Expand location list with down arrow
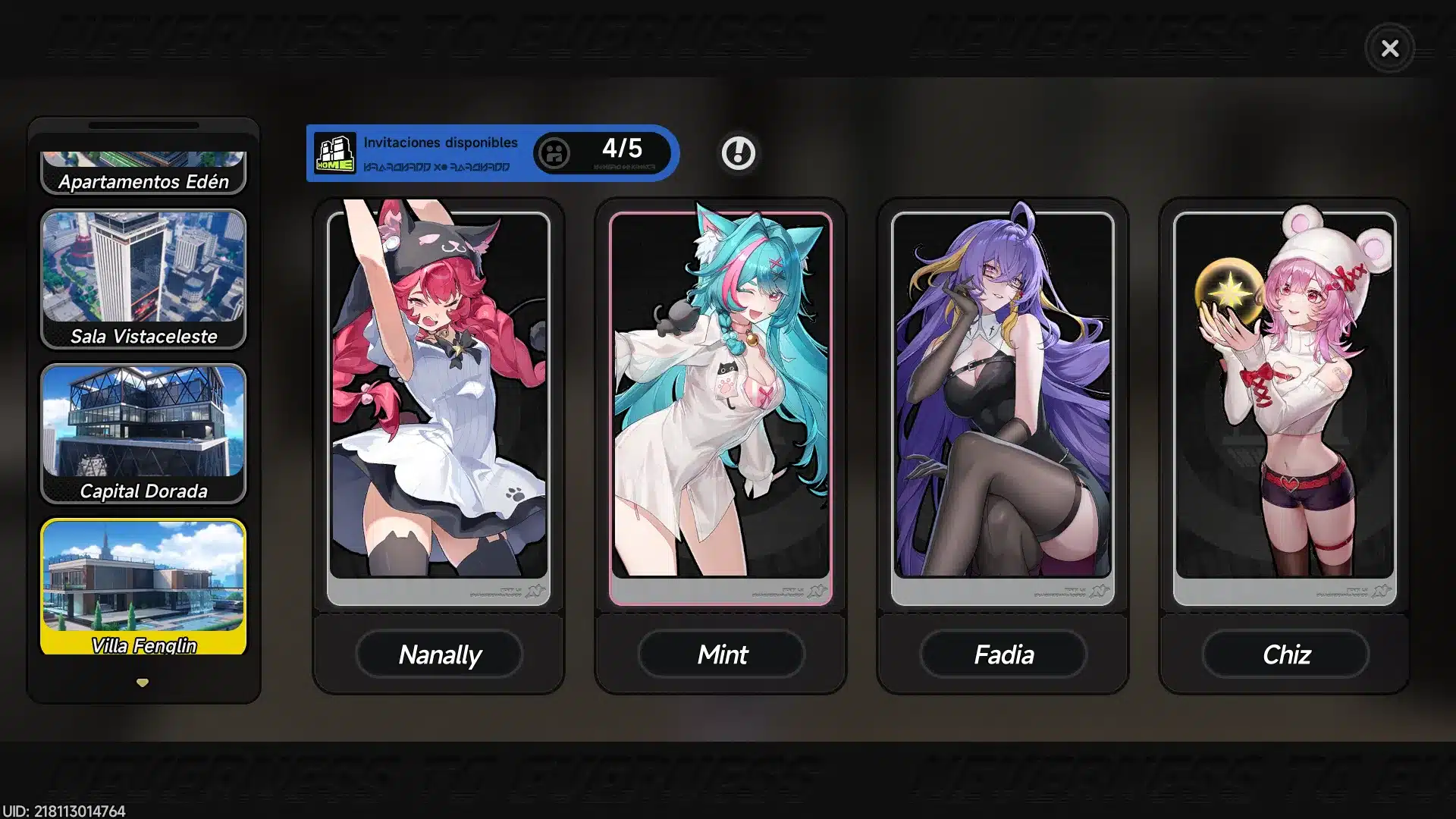Screen dimensions: 1456x819 pyautogui.click(x=143, y=682)
